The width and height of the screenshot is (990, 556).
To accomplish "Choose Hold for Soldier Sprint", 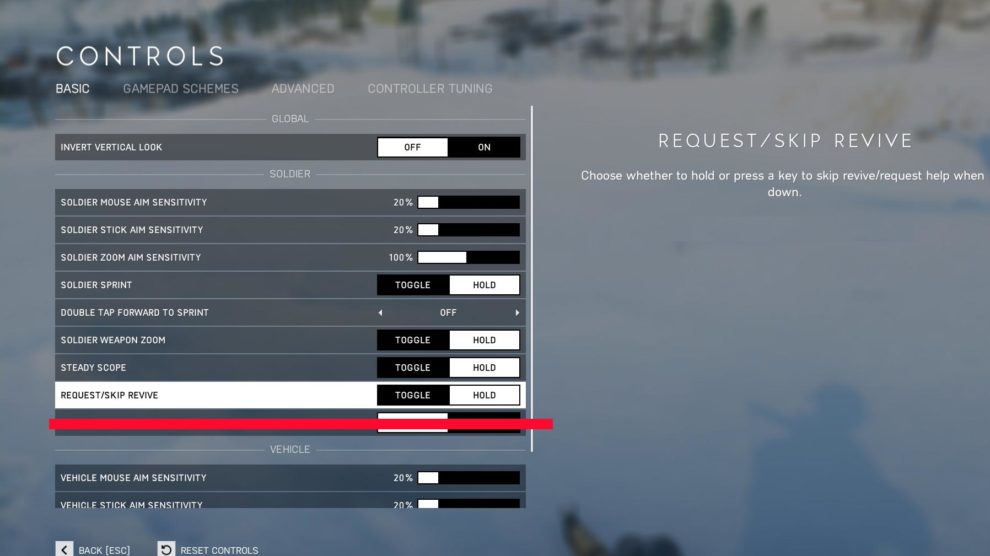I will point(484,285).
